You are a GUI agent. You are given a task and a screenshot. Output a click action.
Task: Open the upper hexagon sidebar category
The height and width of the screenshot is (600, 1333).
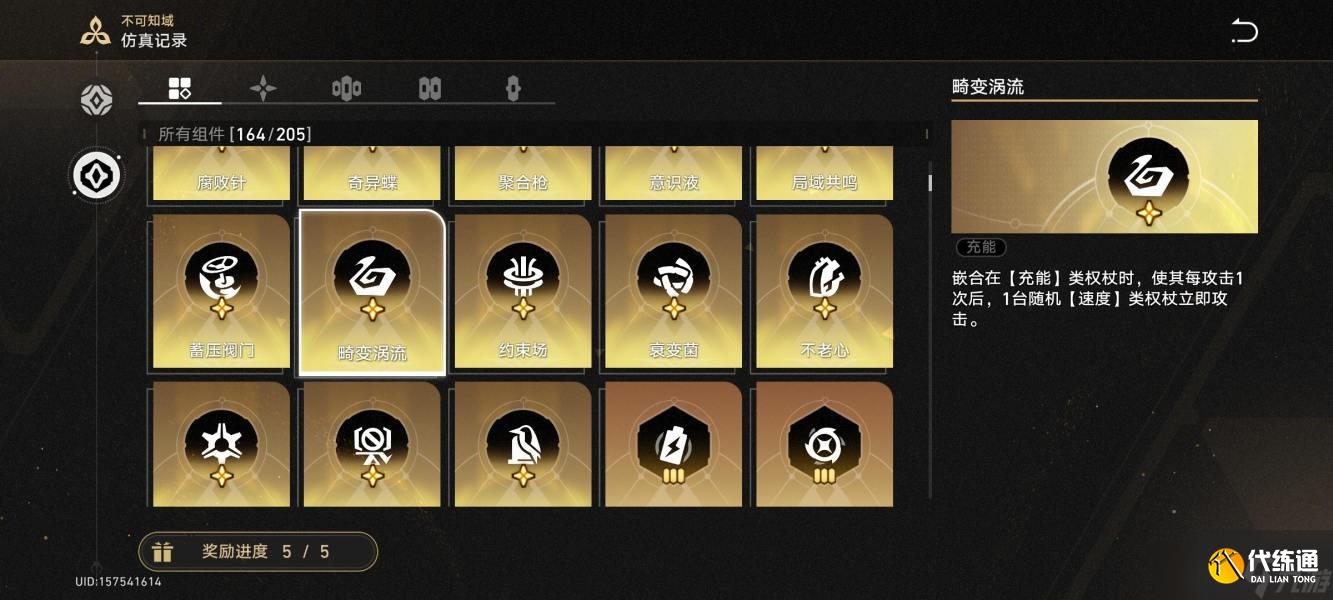point(97,100)
